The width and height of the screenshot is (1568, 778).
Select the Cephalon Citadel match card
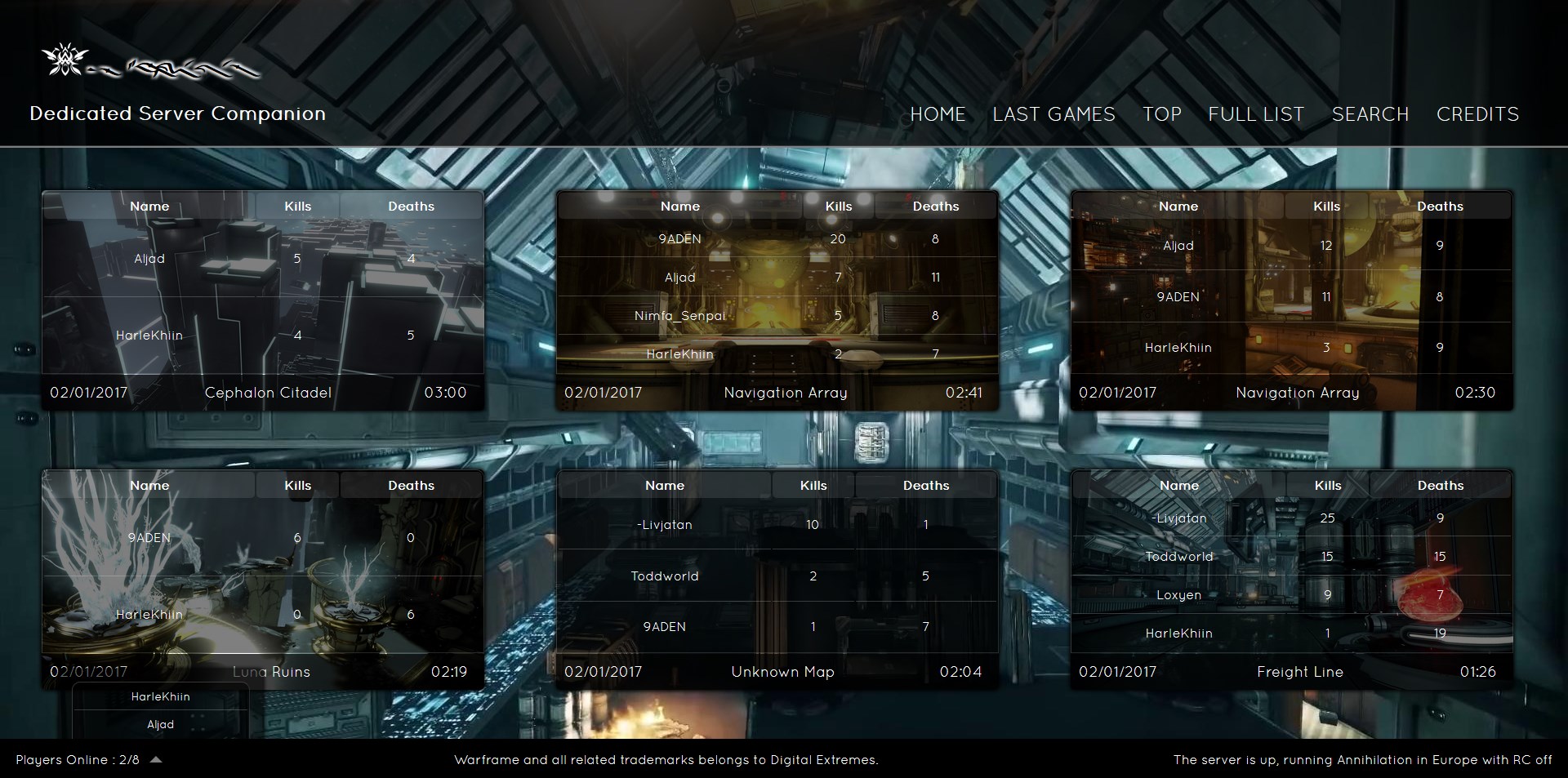[x=268, y=393]
